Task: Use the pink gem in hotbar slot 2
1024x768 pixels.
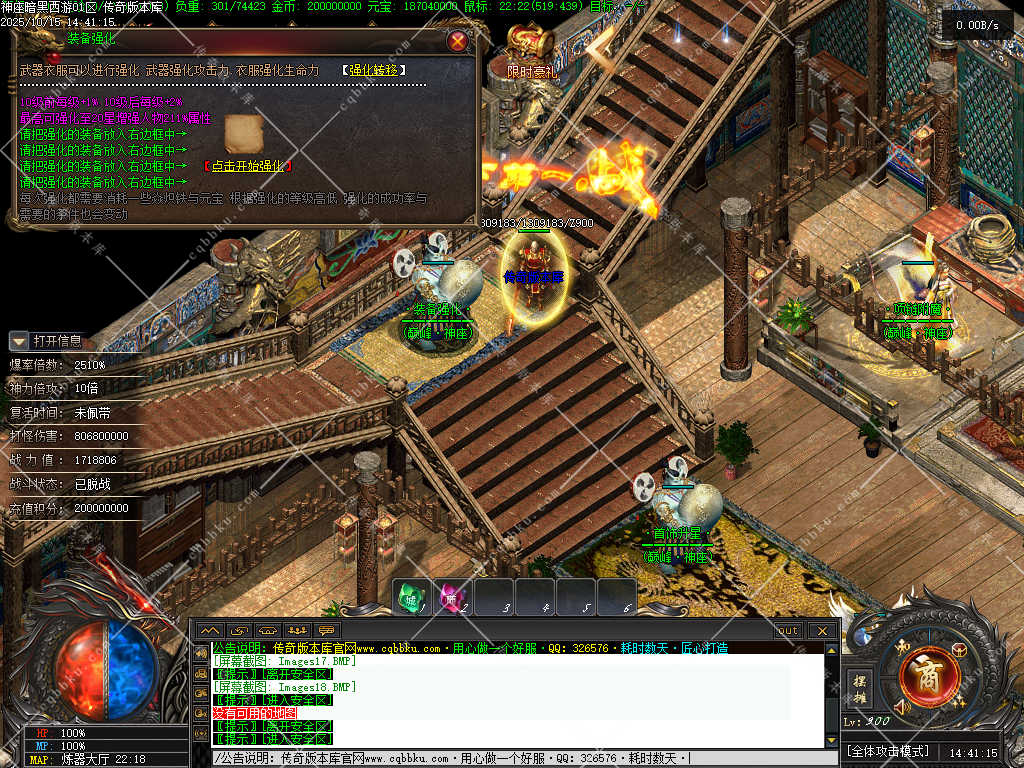Action: click(452, 597)
